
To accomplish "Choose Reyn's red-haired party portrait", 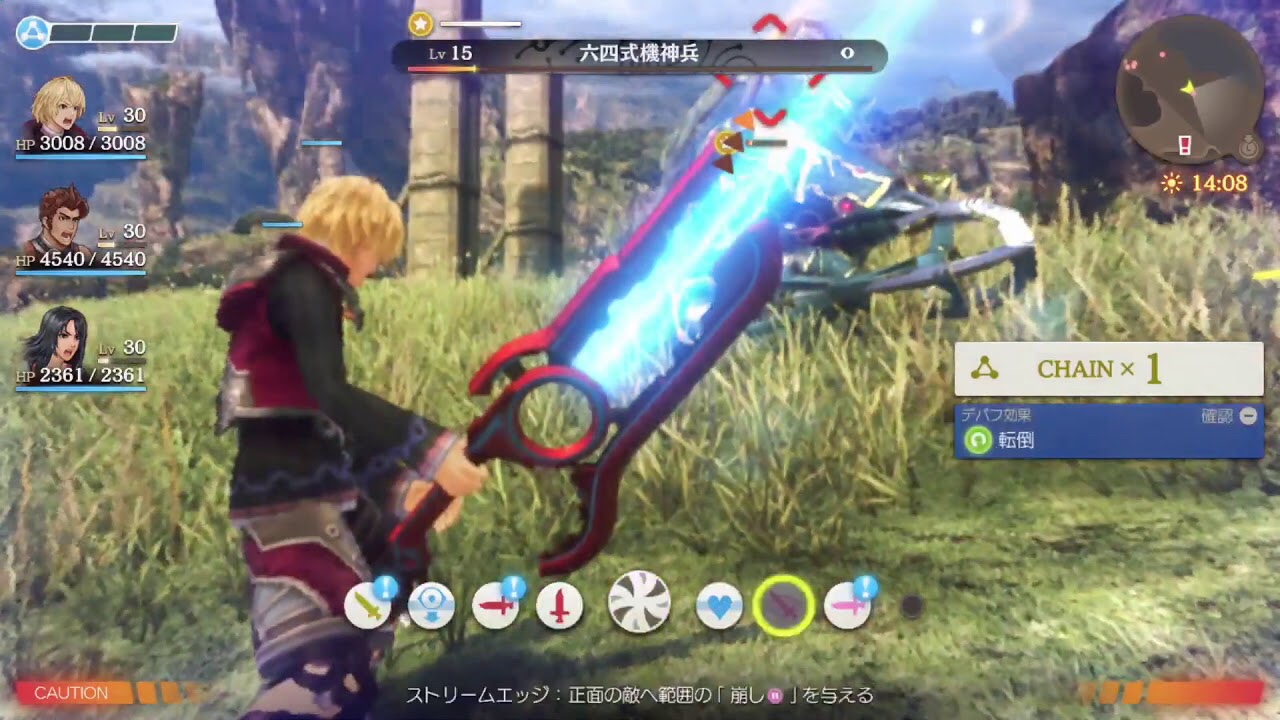I will tap(60, 222).
